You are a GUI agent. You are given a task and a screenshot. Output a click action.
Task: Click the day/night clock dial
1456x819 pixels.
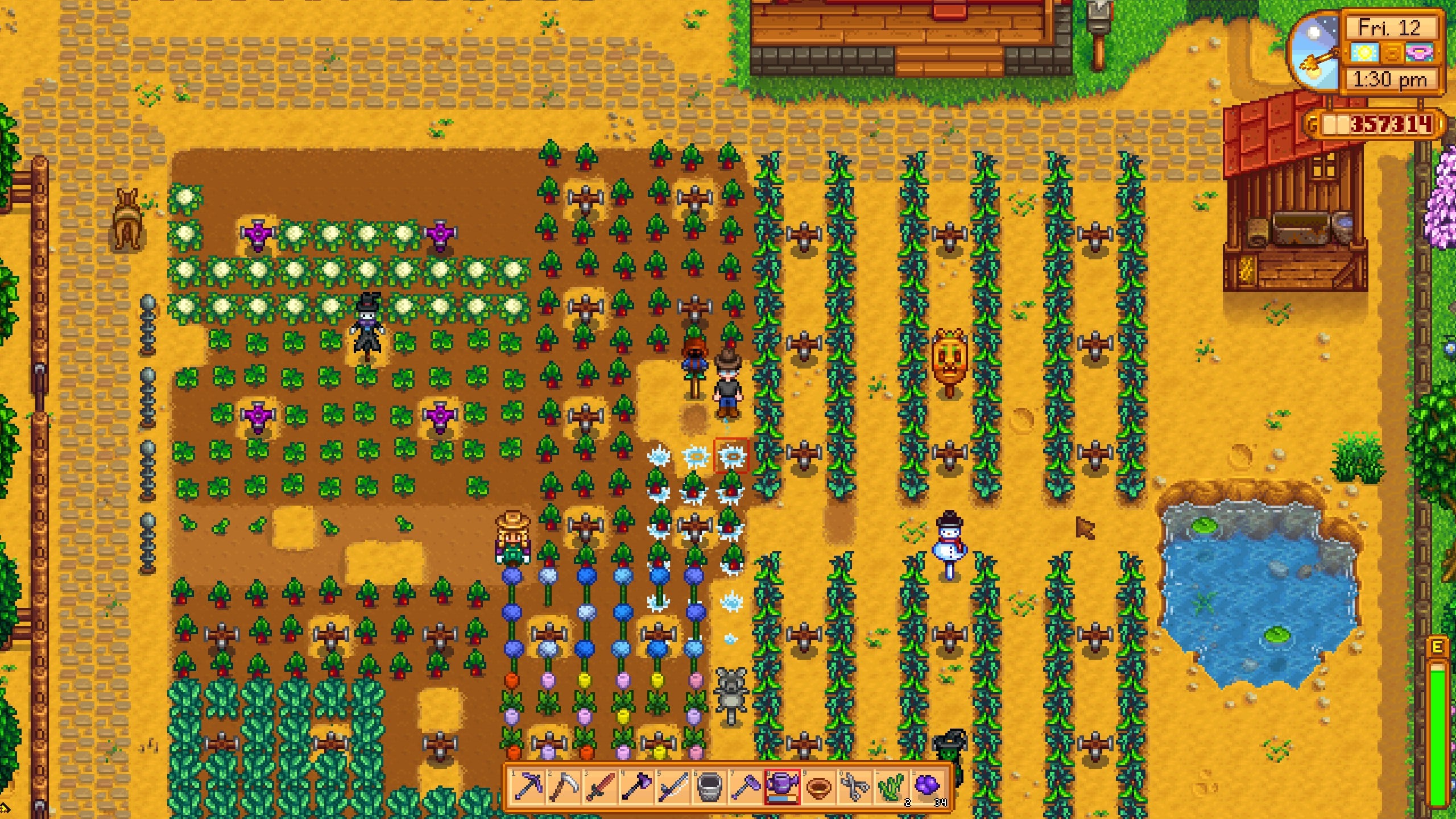point(1315,51)
